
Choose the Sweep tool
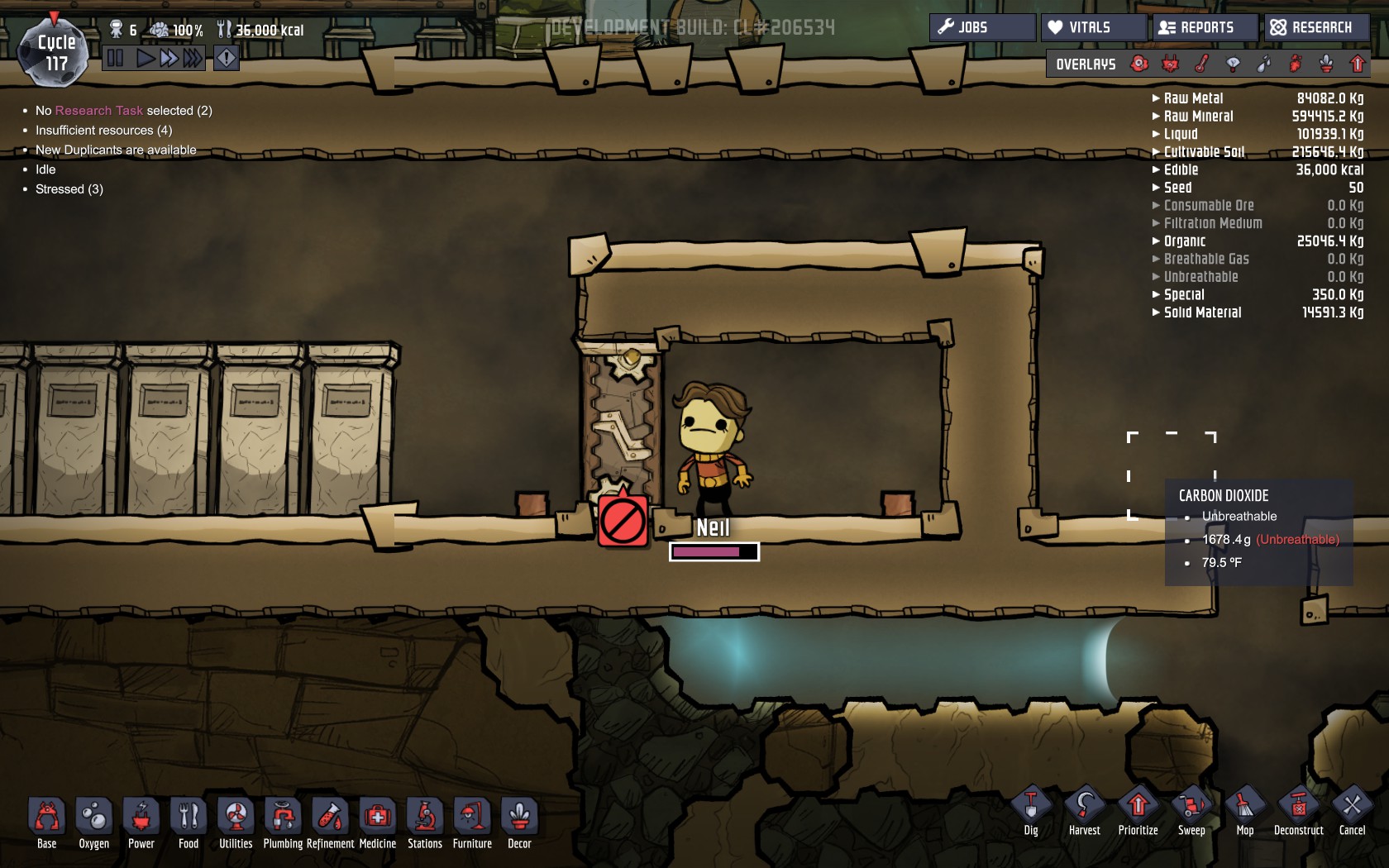[x=1191, y=809]
